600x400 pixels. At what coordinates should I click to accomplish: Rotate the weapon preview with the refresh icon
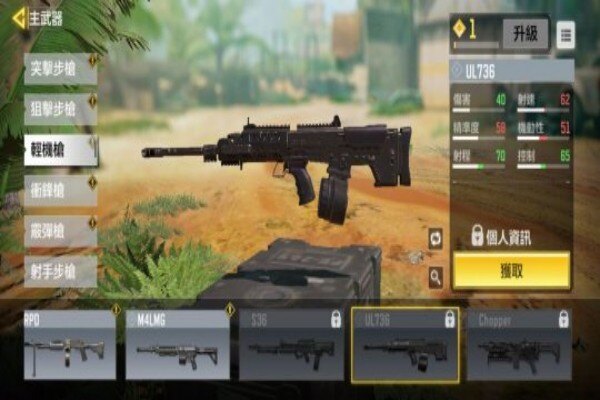436,238
